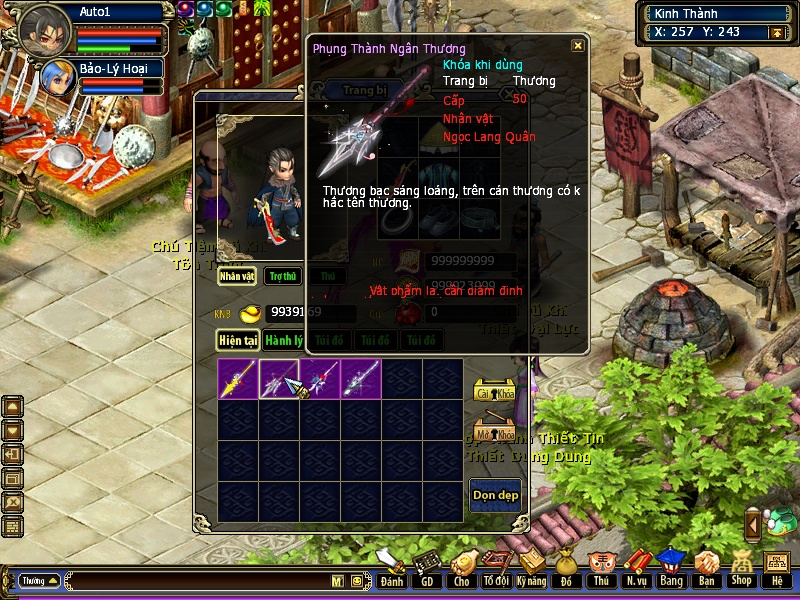
Task: Switch to the Hành lý tab
Action: (x=284, y=341)
